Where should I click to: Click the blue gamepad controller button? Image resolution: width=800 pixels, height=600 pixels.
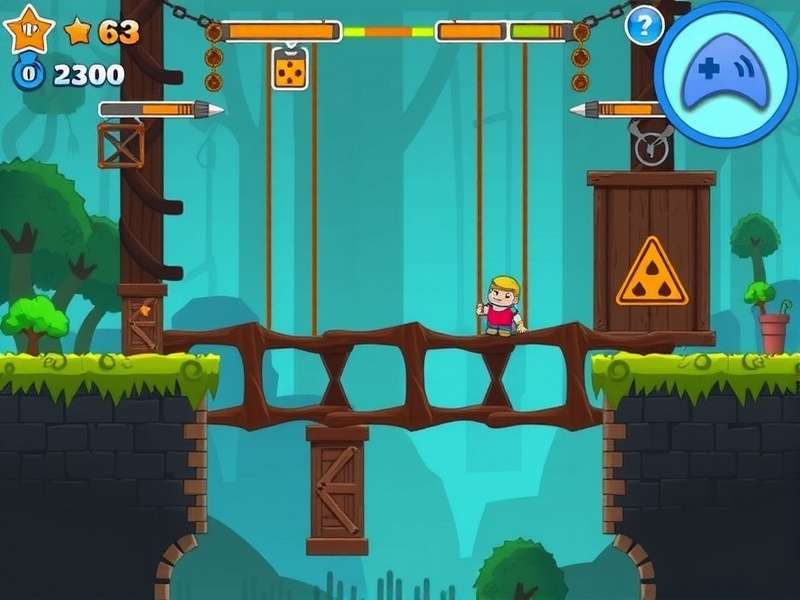pyautogui.click(x=726, y=73)
